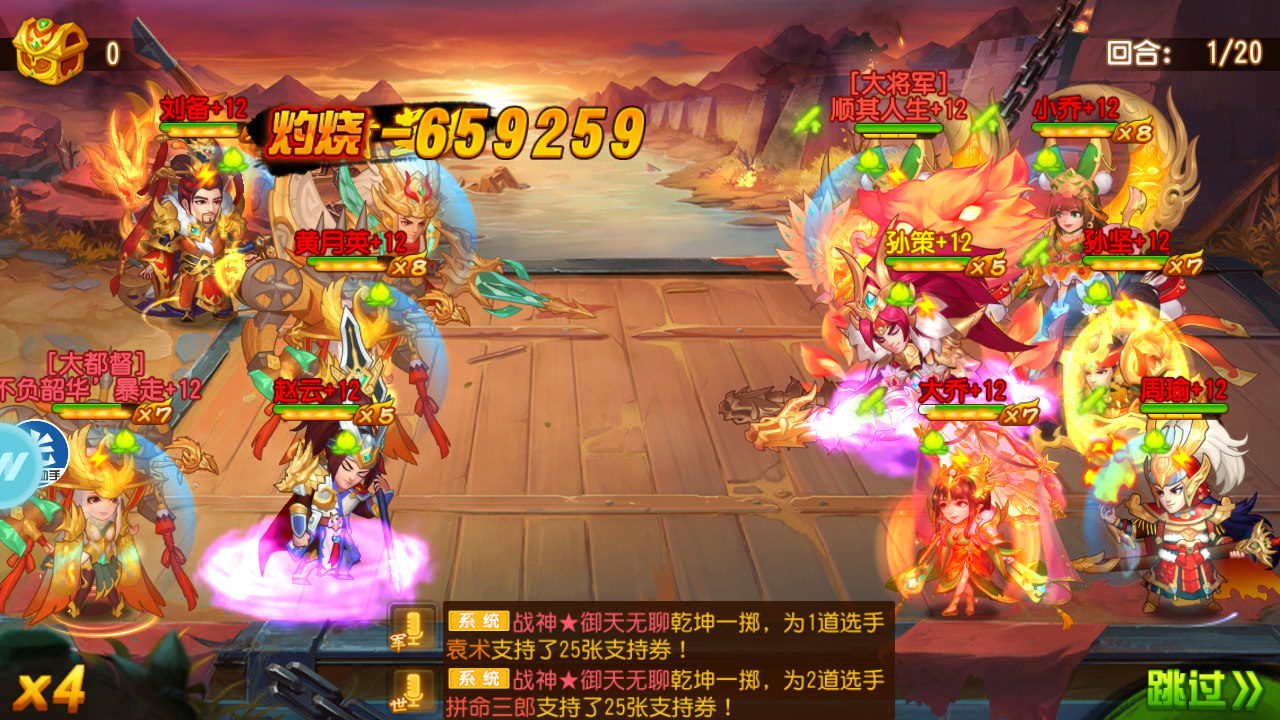1280x720 pixels.
Task: Open the system chat message about 袁术
Action: (x=667, y=636)
